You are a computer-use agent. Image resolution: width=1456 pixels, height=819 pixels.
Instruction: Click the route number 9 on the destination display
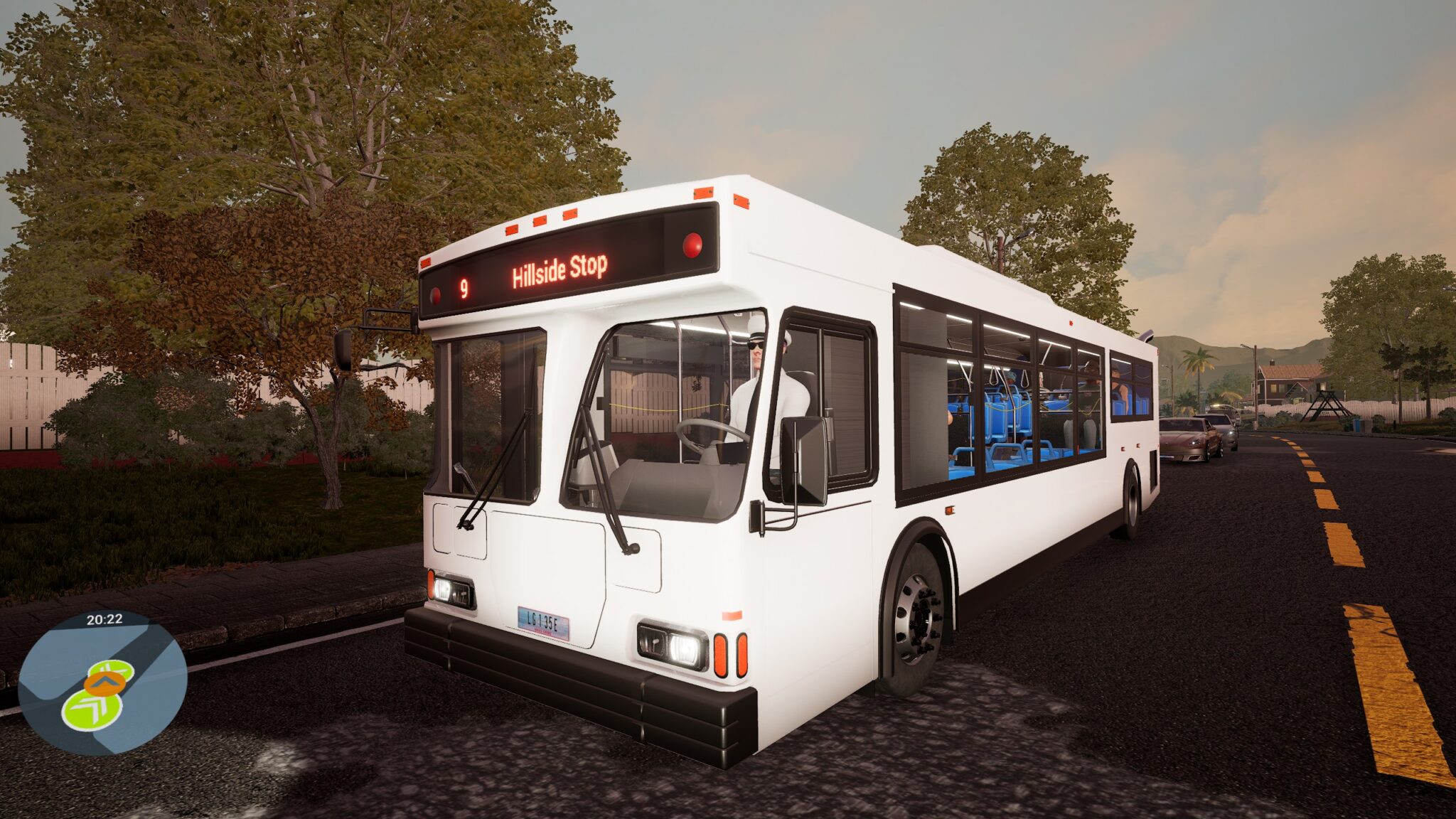point(464,287)
